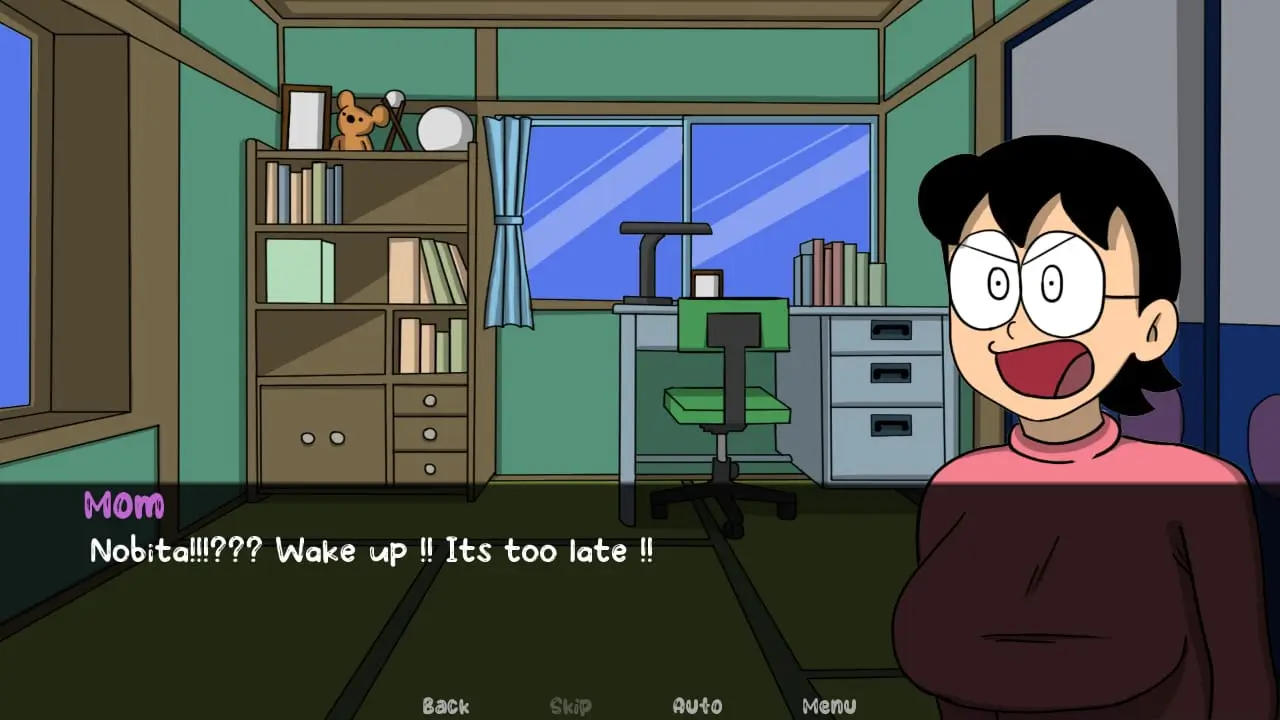1280x720 pixels.
Task: Click the Back button in the quick menu
Action: (x=445, y=705)
